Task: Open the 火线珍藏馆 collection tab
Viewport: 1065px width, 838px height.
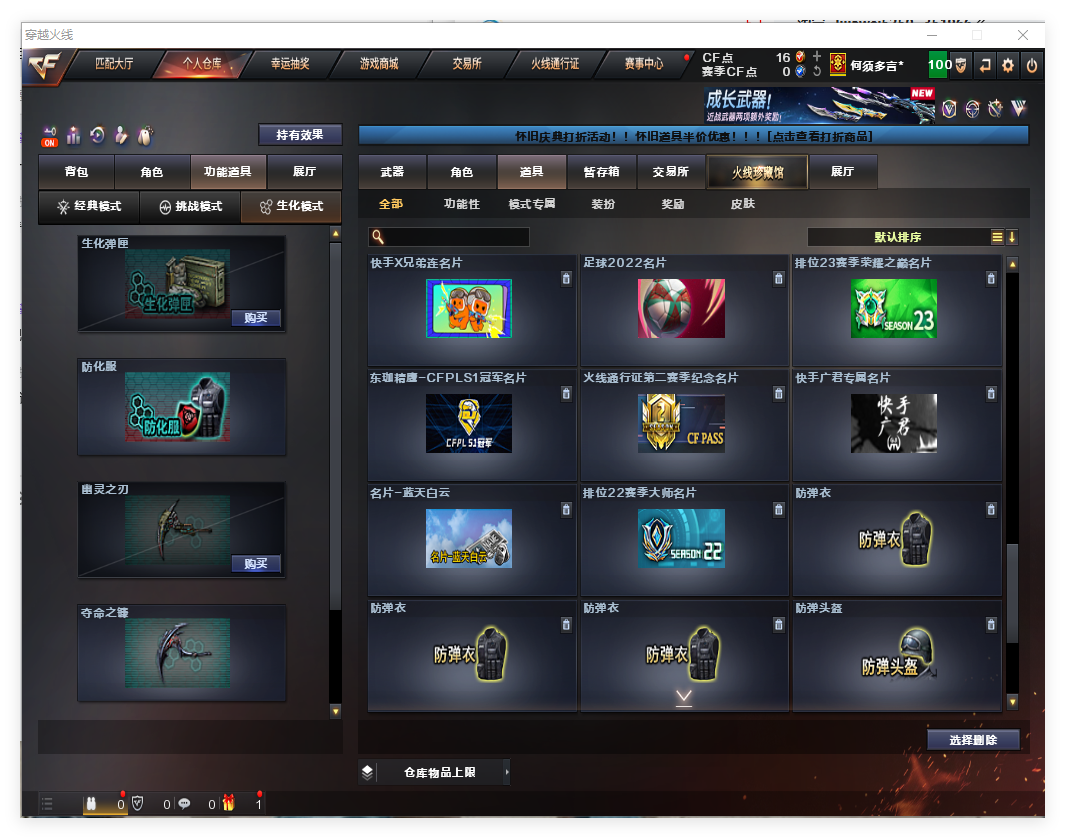Action: (757, 172)
